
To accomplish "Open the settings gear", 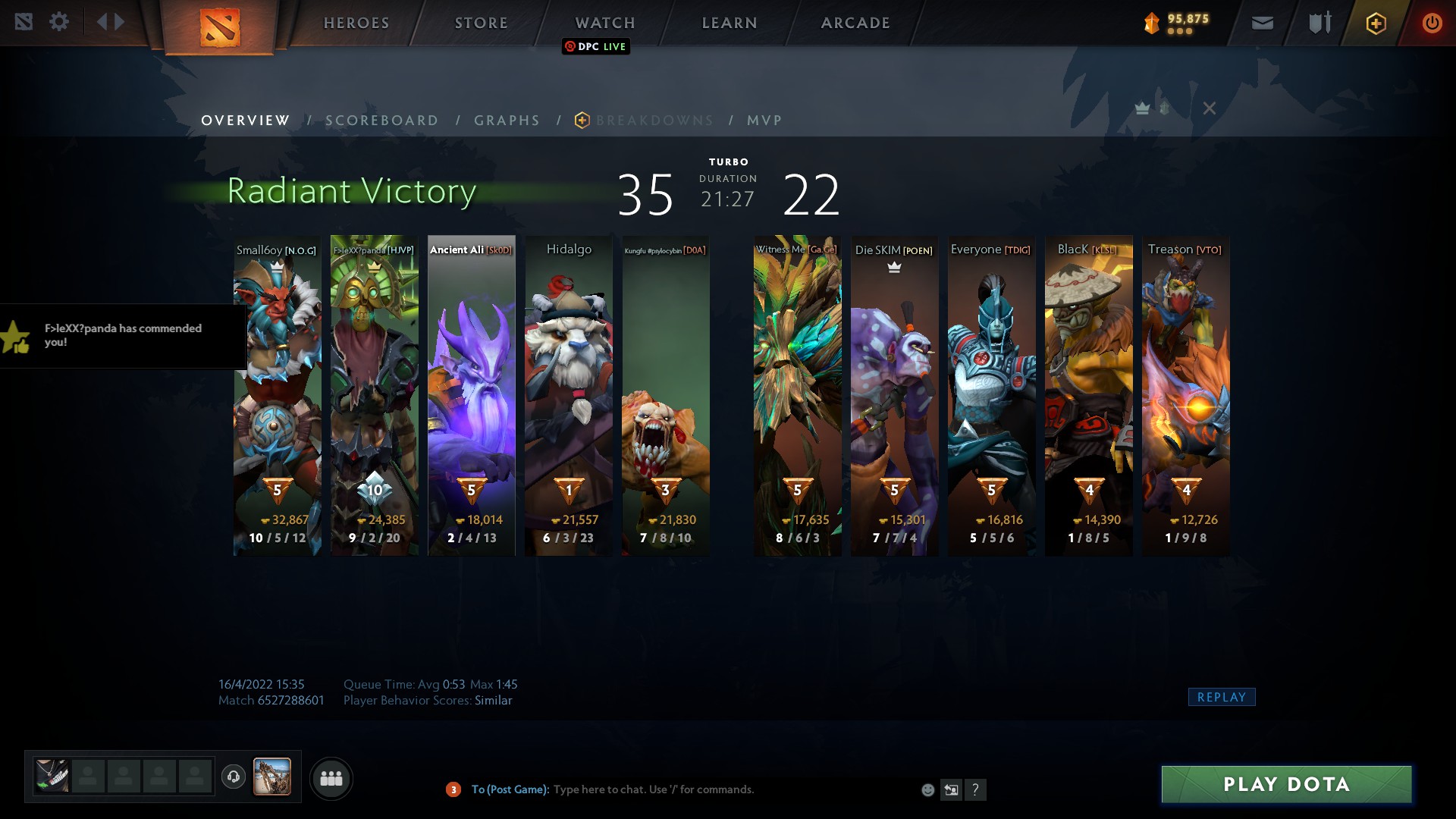I will 59,22.
